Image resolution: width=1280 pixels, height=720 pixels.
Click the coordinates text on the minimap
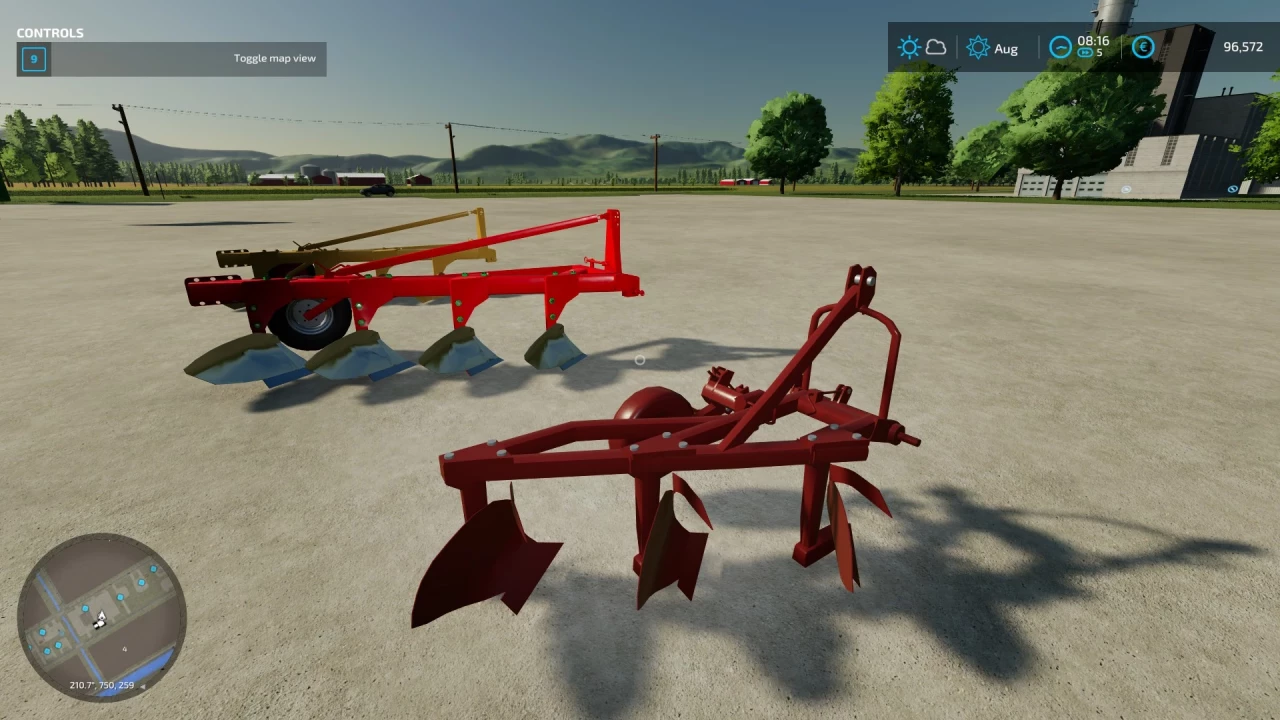click(x=100, y=685)
